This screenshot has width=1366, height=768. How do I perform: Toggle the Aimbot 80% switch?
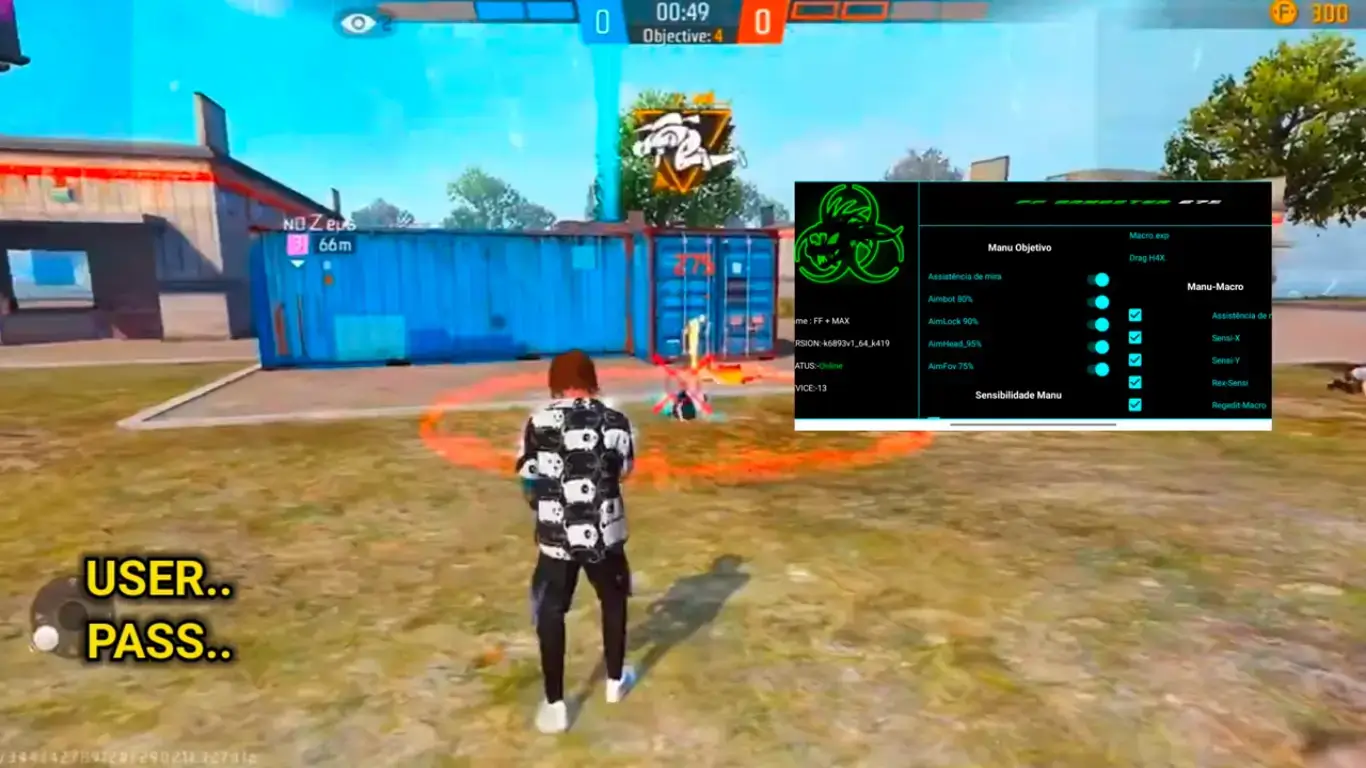coord(1100,302)
